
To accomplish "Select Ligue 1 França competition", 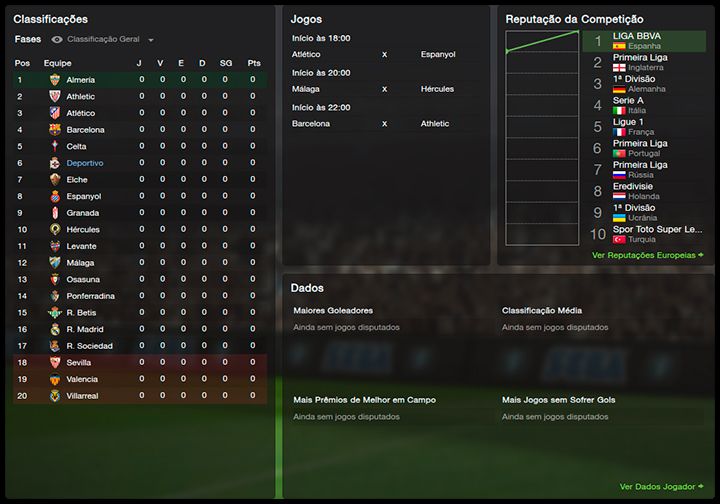I will (x=630, y=126).
